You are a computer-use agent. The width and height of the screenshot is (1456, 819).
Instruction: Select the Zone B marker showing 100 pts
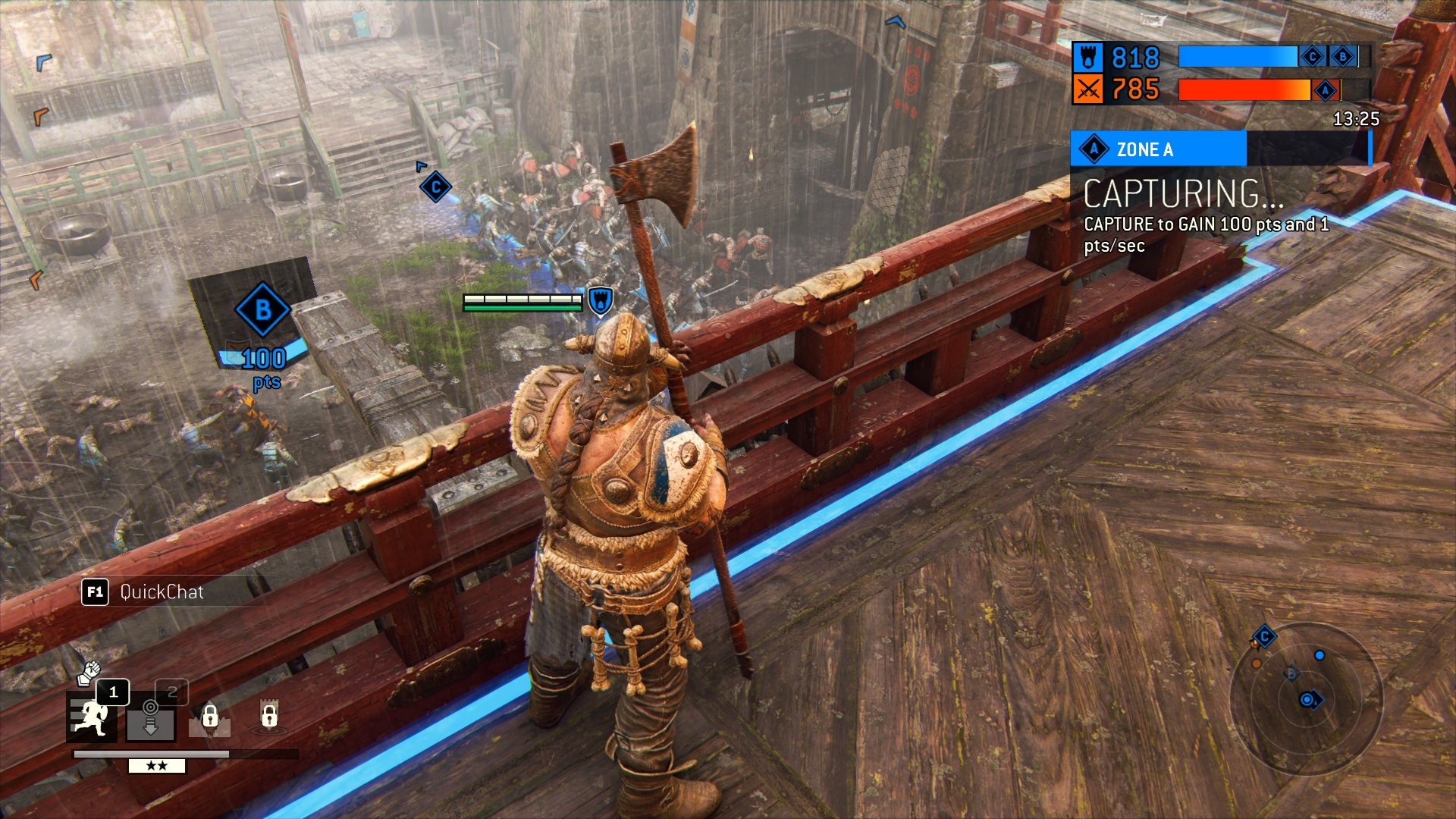click(x=262, y=310)
